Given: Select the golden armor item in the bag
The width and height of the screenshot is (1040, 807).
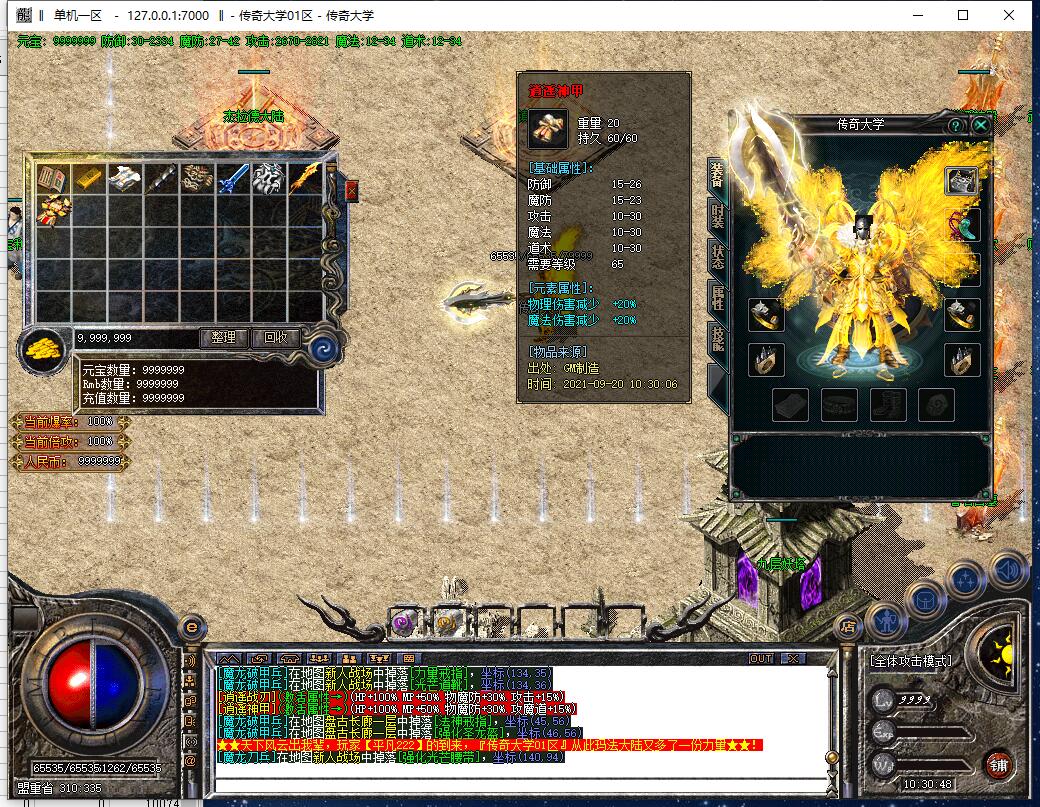Looking at the screenshot, I should point(52,211).
